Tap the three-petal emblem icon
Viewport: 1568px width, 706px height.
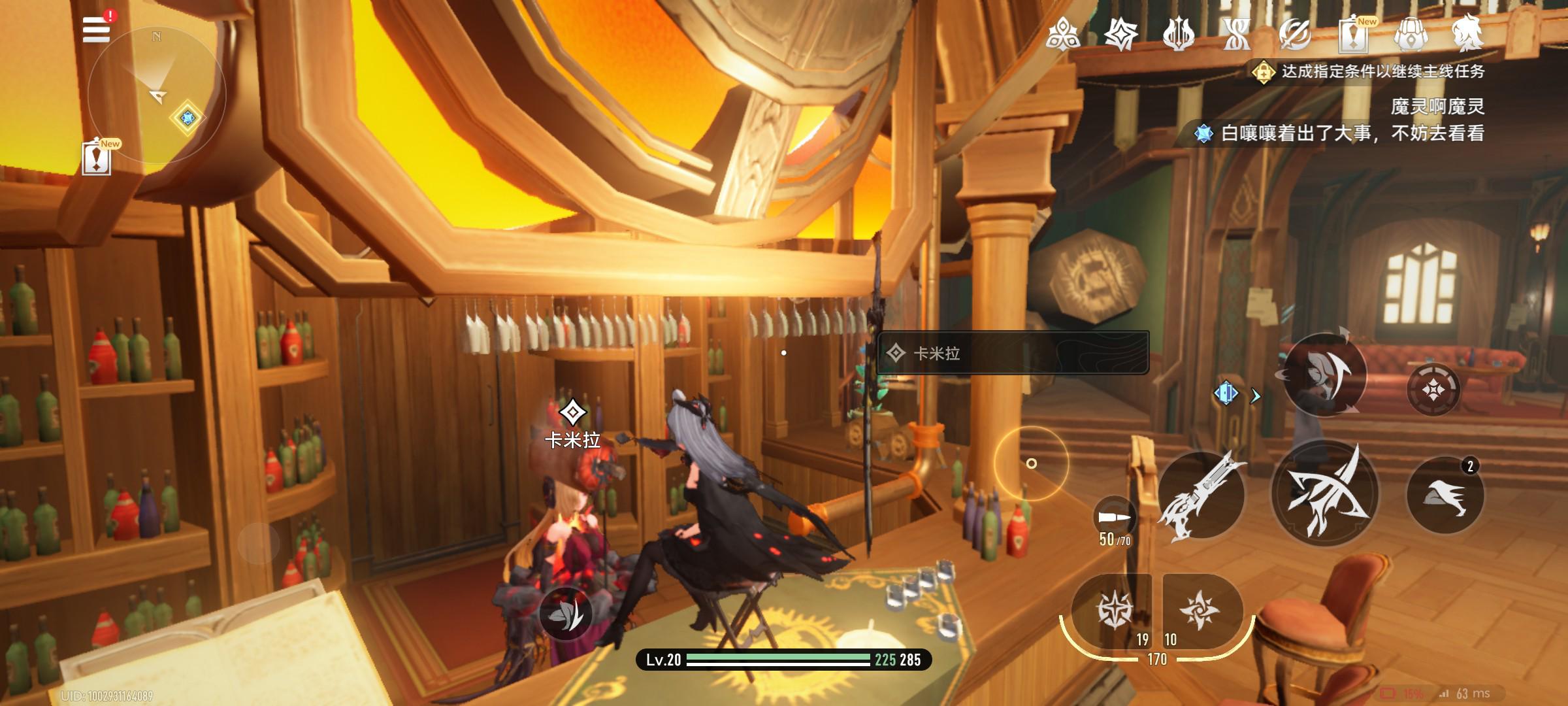1063,33
